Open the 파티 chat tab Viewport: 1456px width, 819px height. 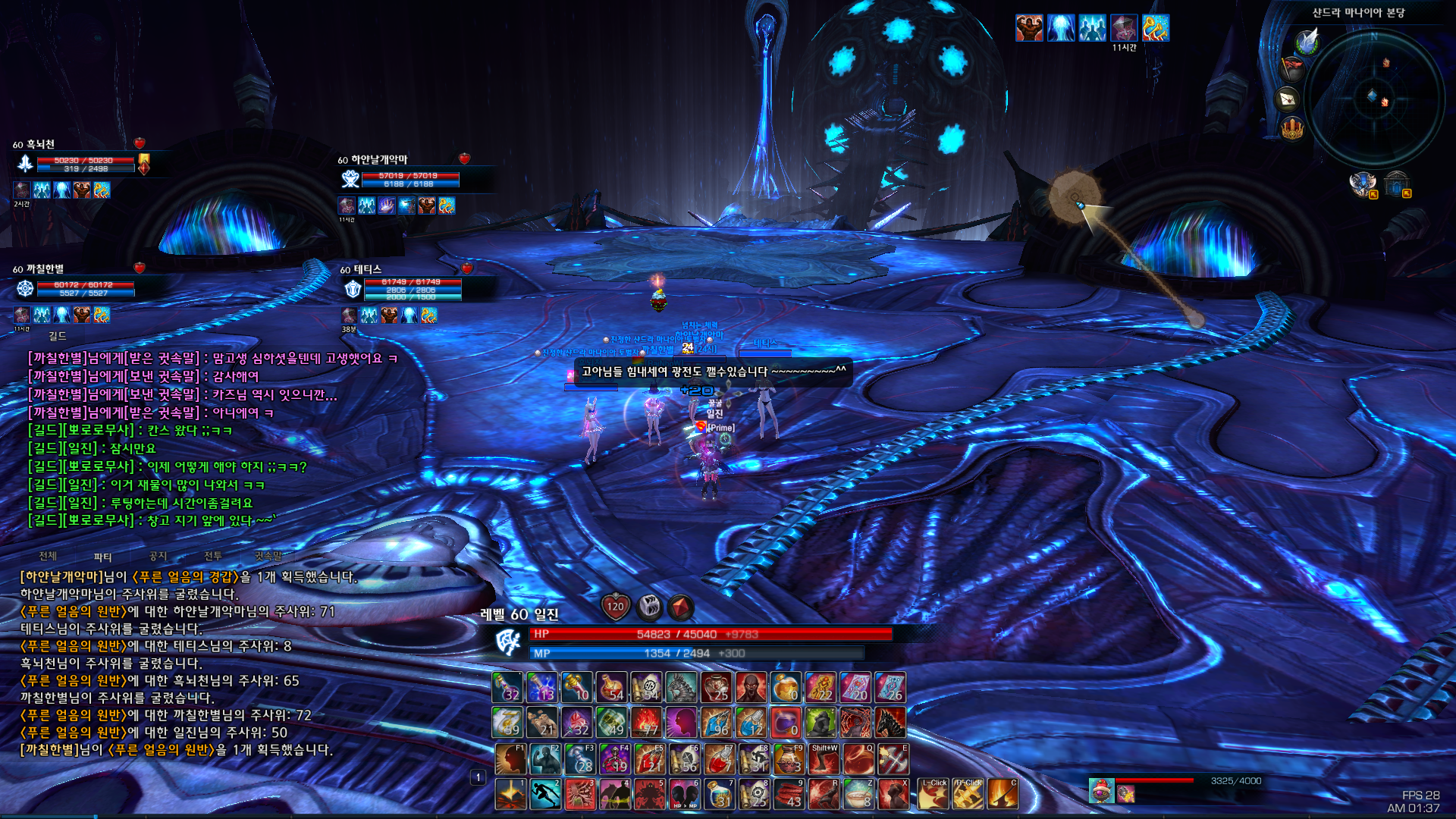[x=102, y=557]
